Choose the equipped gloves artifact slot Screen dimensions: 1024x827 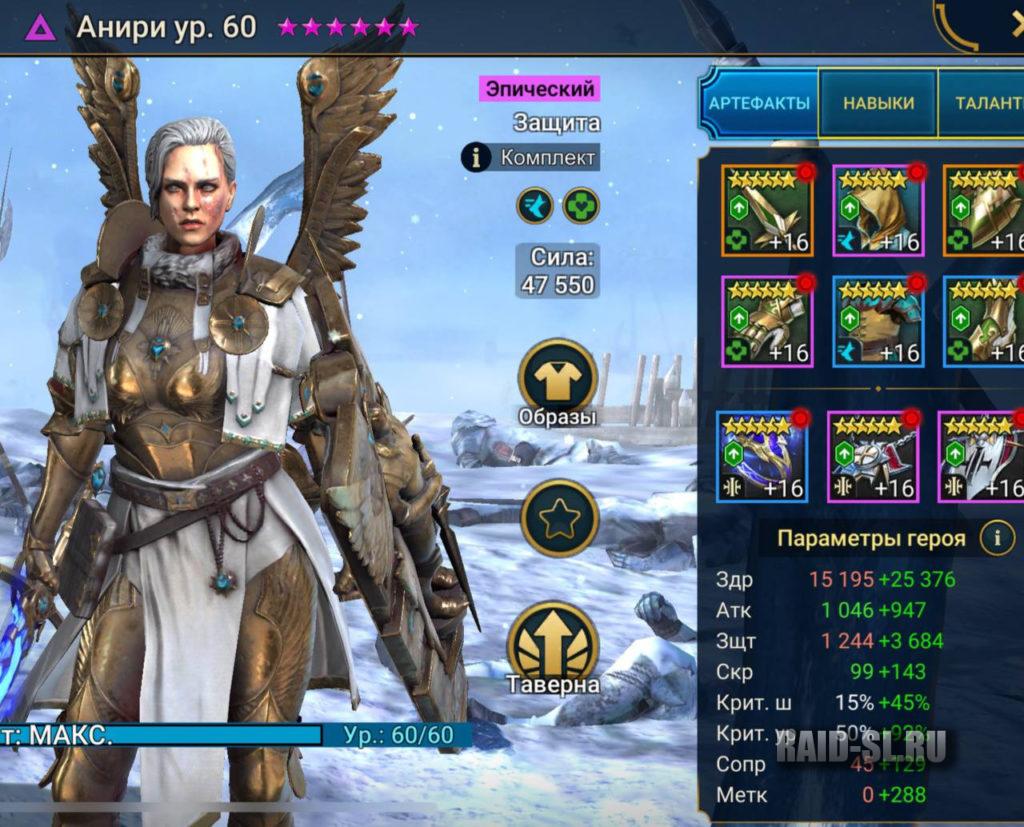pos(767,322)
